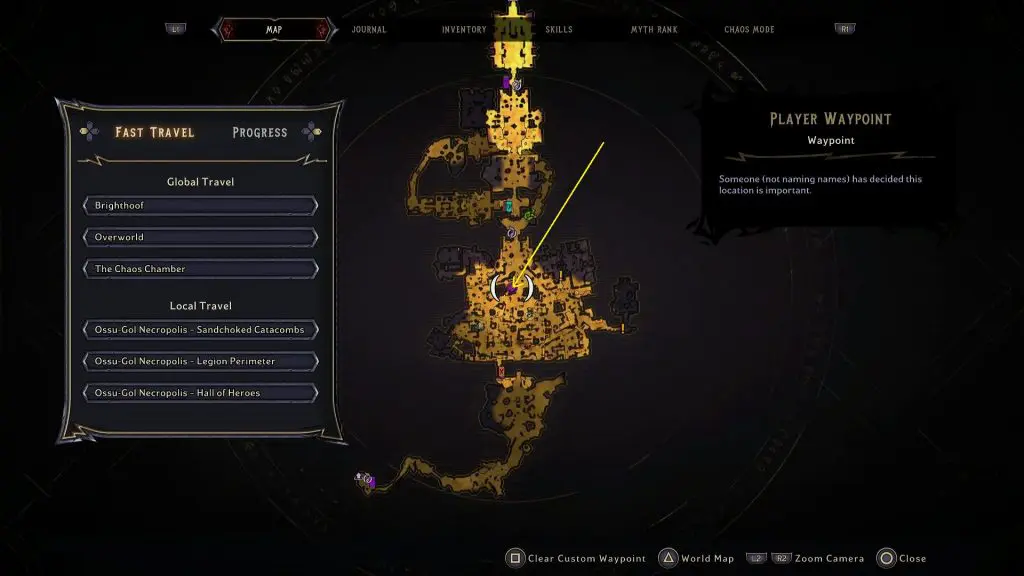Open the Inventory tab
The image size is (1024, 576).
click(464, 29)
